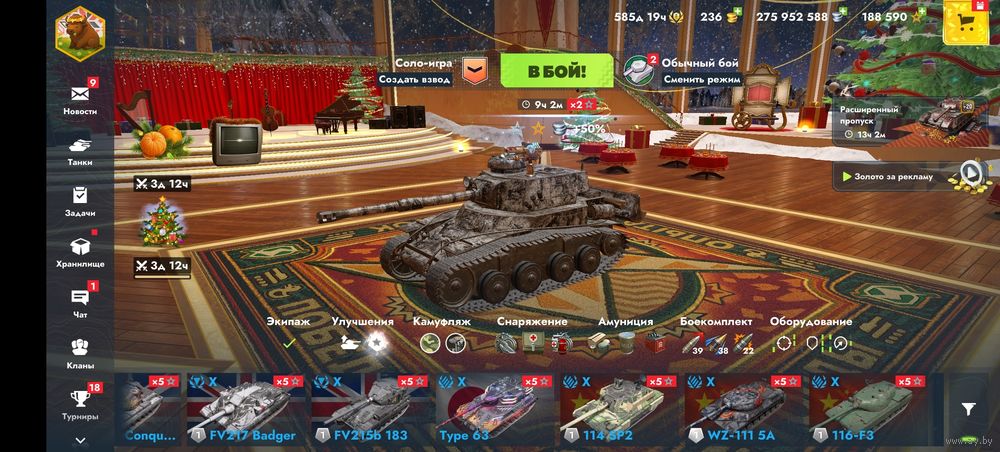Expand the Соло-игра platoon dropdown

tap(475, 70)
